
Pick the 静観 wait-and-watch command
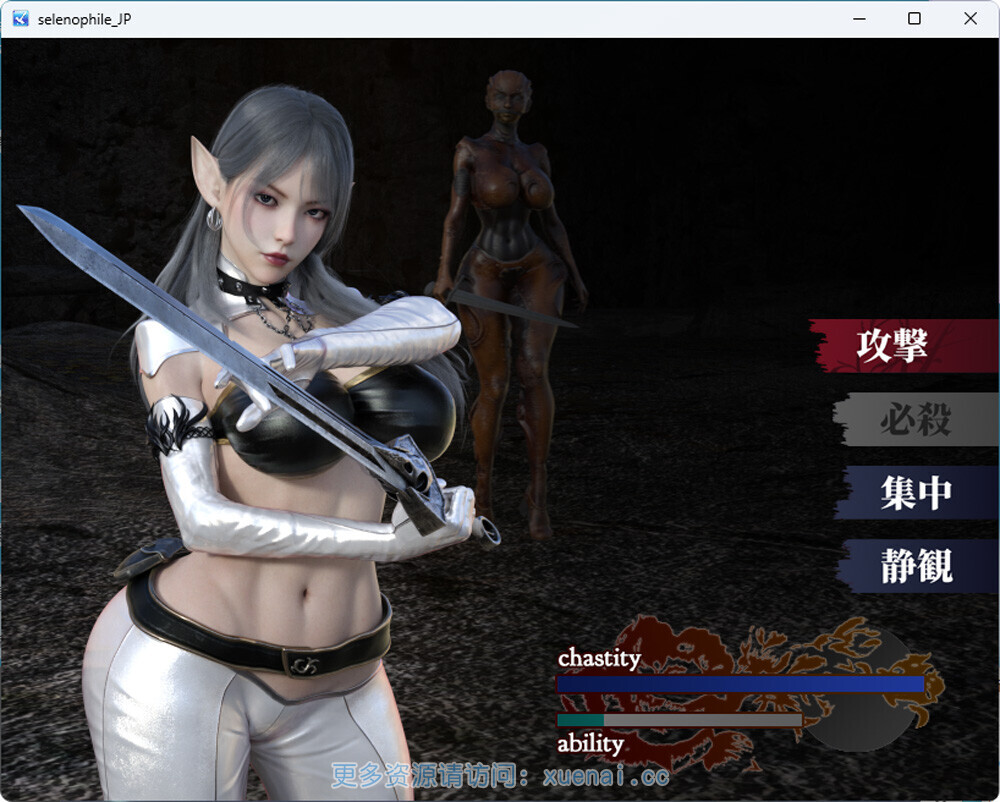click(916, 567)
